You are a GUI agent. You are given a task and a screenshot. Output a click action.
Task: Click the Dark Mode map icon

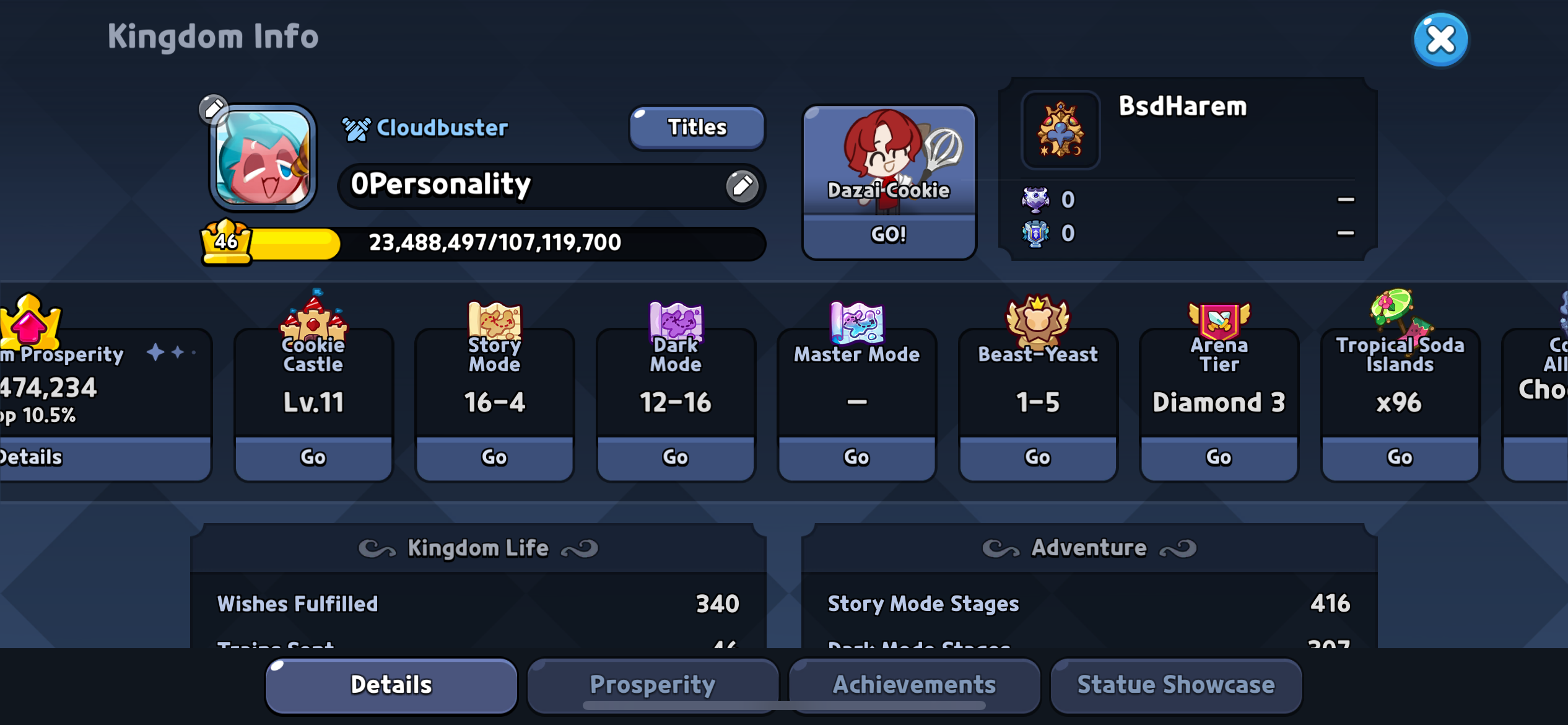pos(675,322)
